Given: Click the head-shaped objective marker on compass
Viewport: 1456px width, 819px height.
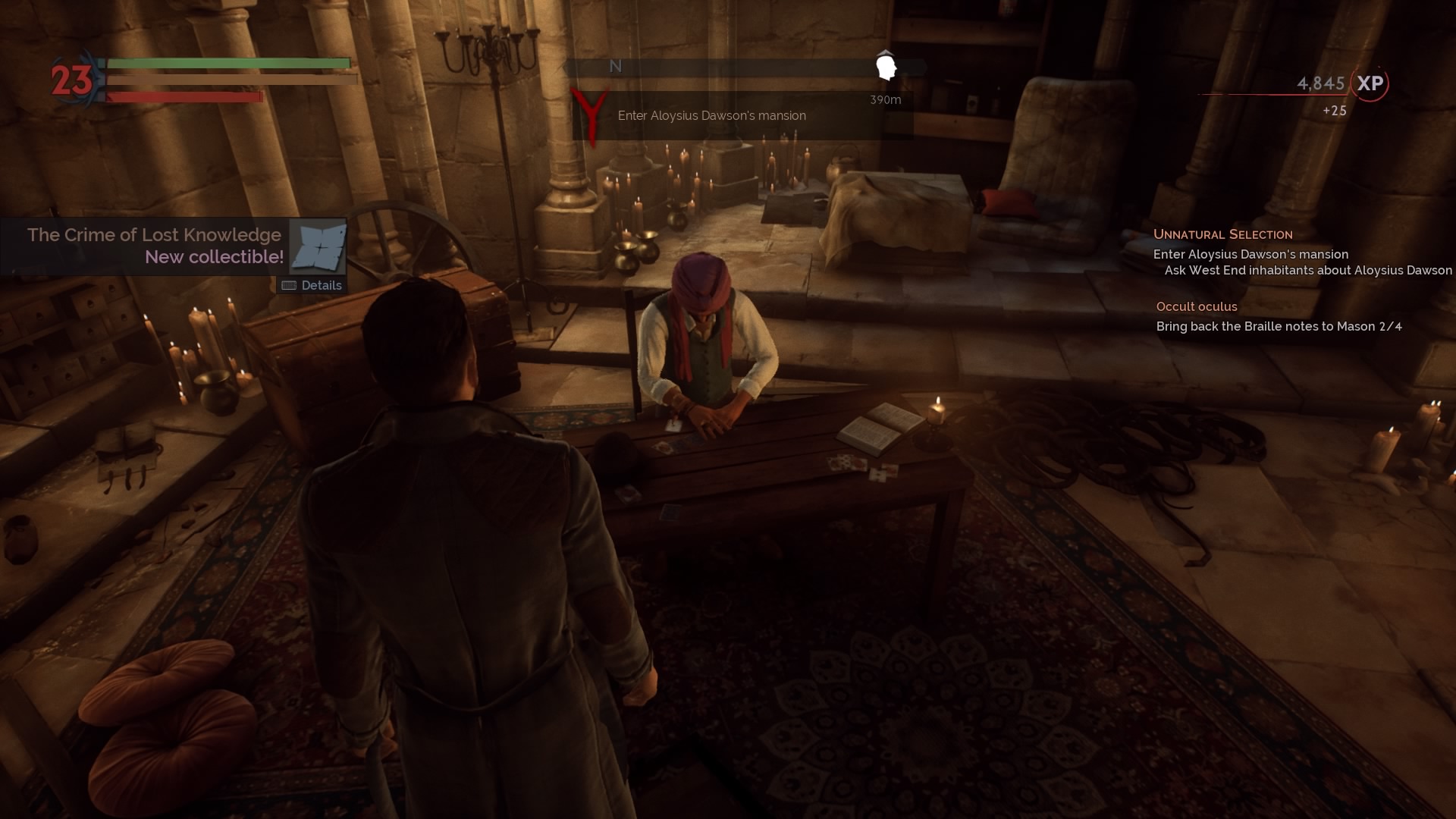Looking at the screenshot, I should tap(886, 67).
